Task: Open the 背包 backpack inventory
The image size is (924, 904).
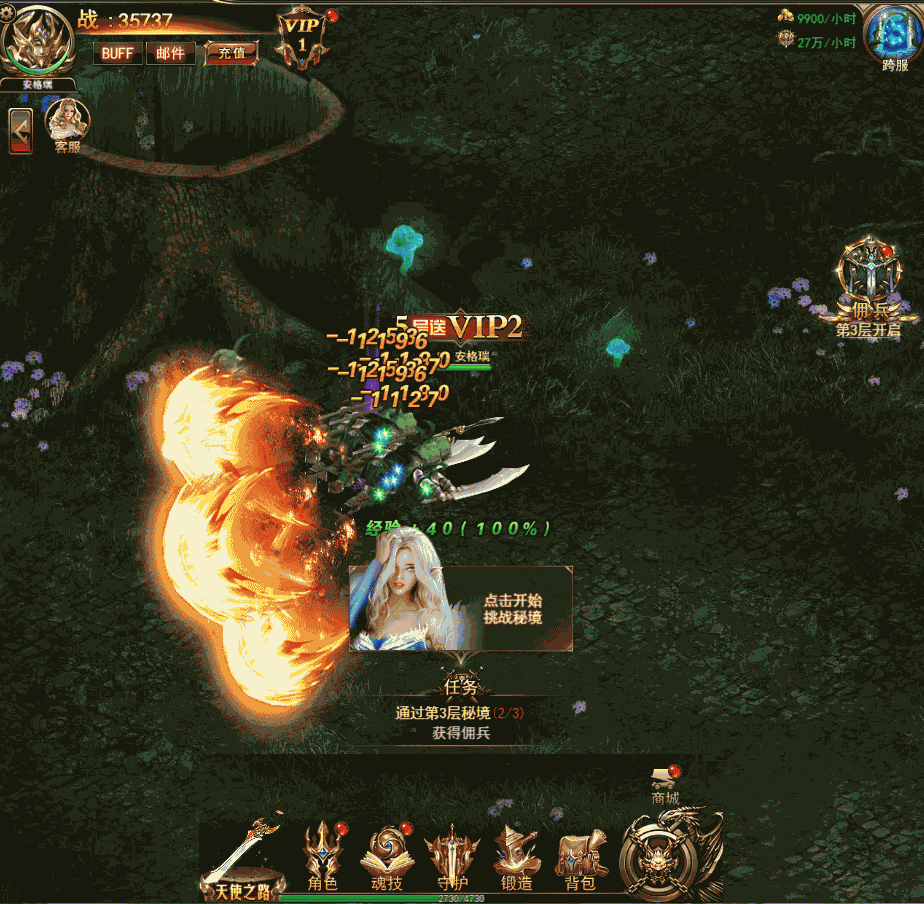Action: tap(581, 857)
